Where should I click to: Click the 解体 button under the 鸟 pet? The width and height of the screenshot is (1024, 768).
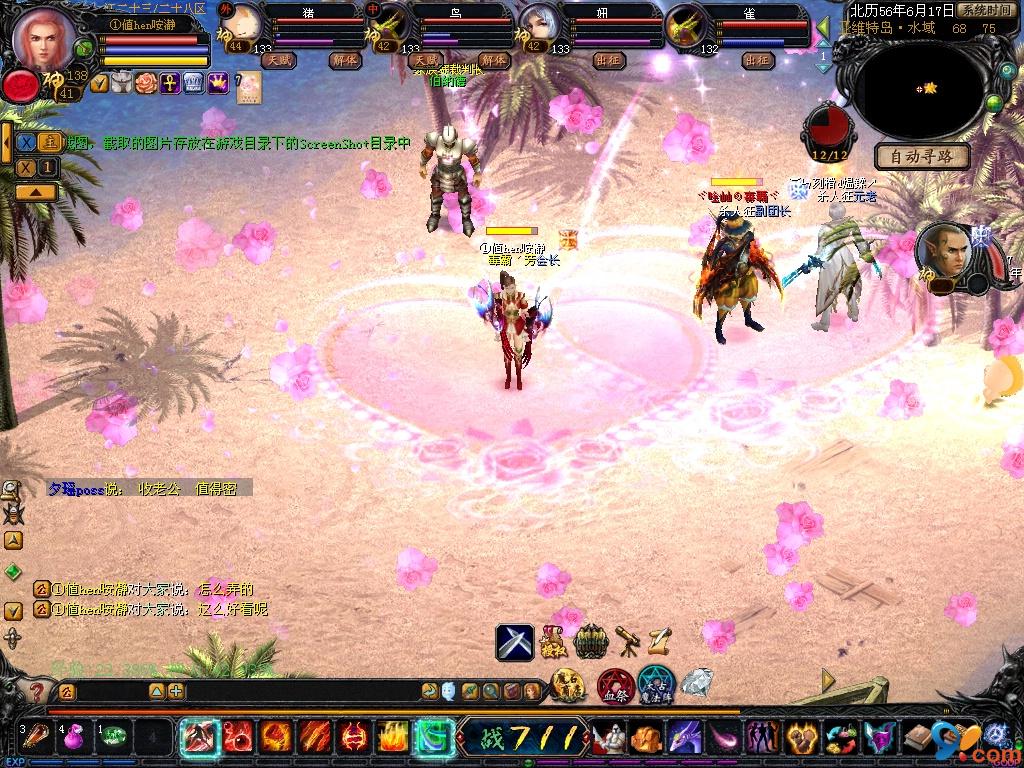[493, 60]
